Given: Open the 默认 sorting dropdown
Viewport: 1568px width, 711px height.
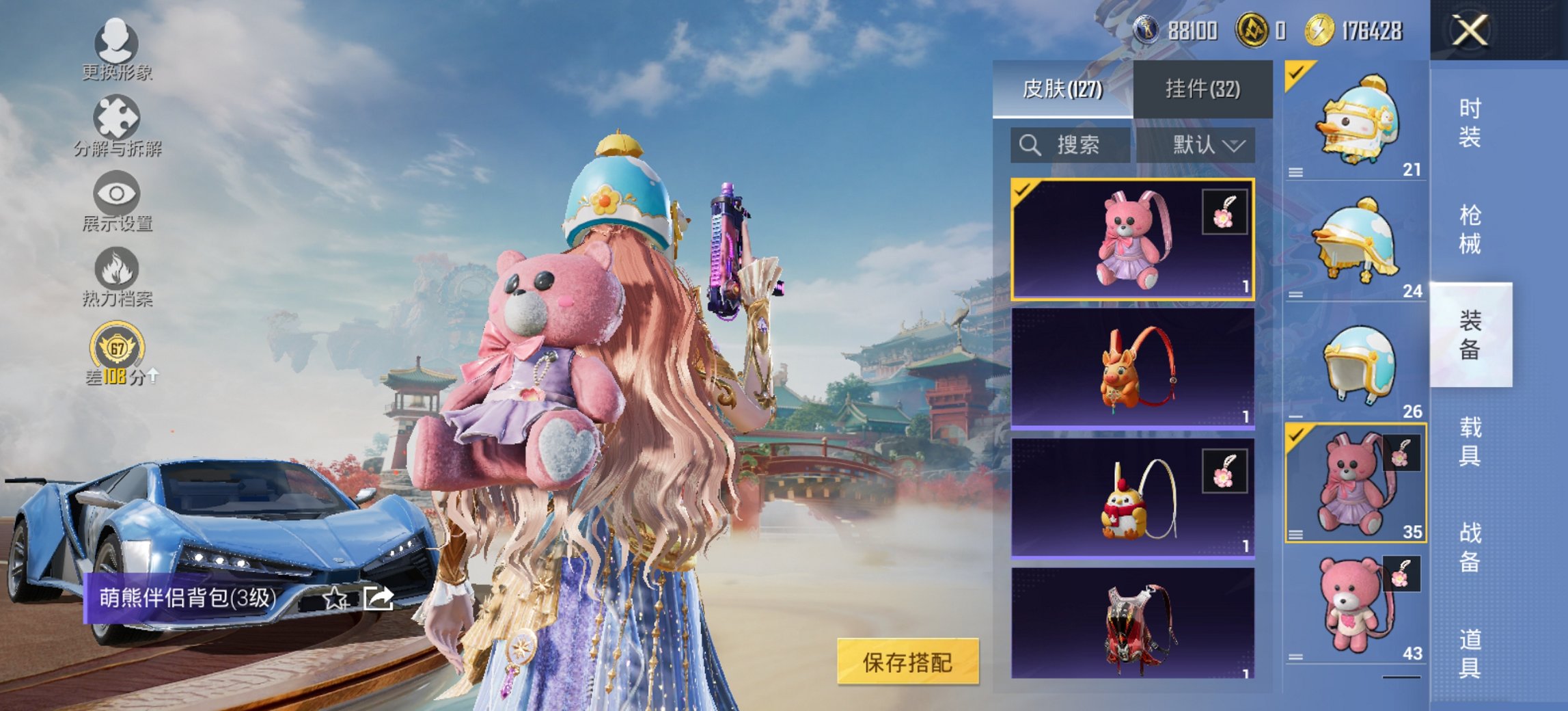Looking at the screenshot, I should [1205, 146].
